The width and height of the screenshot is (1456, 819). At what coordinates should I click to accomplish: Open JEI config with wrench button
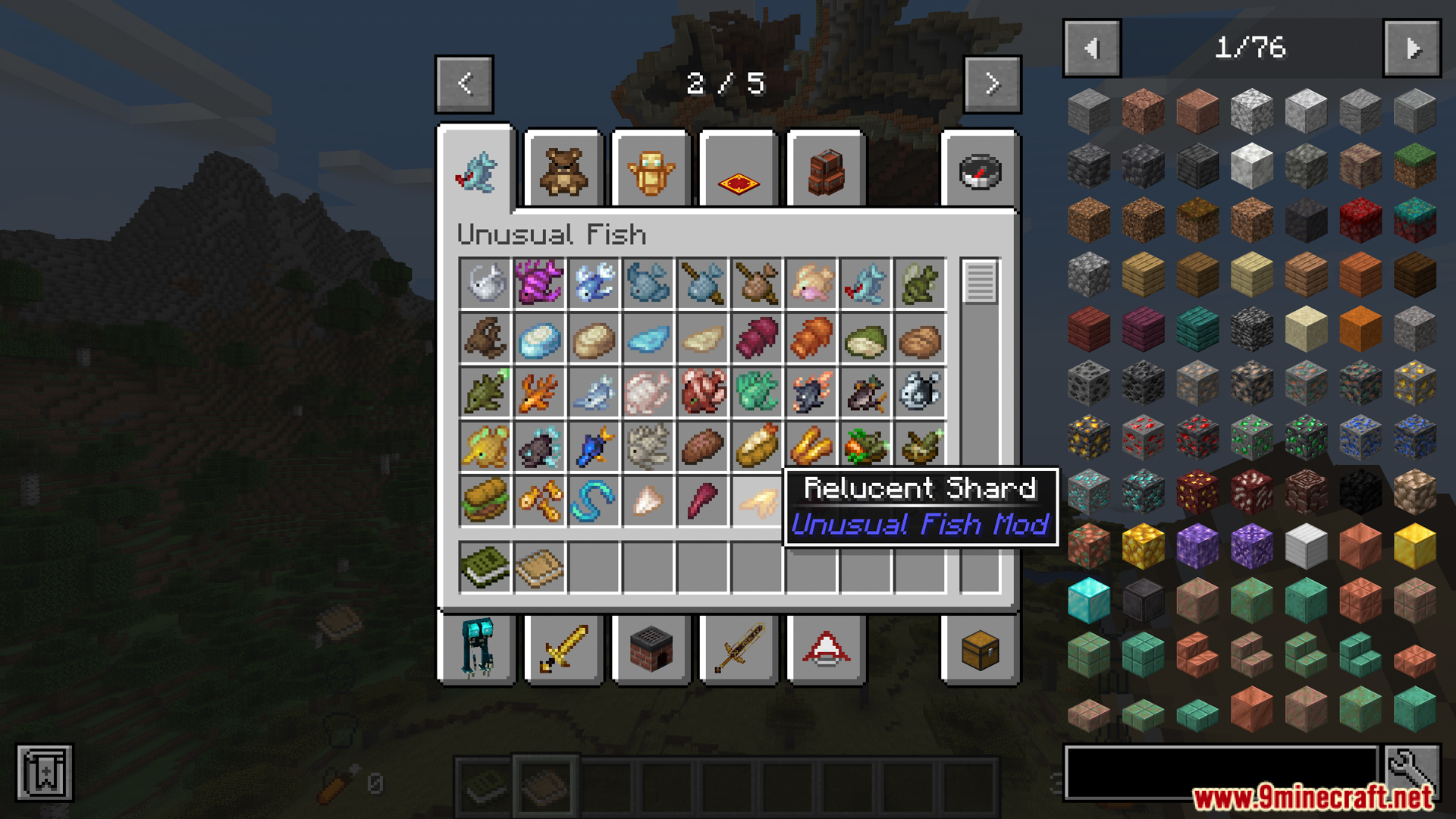(x=1411, y=772)
